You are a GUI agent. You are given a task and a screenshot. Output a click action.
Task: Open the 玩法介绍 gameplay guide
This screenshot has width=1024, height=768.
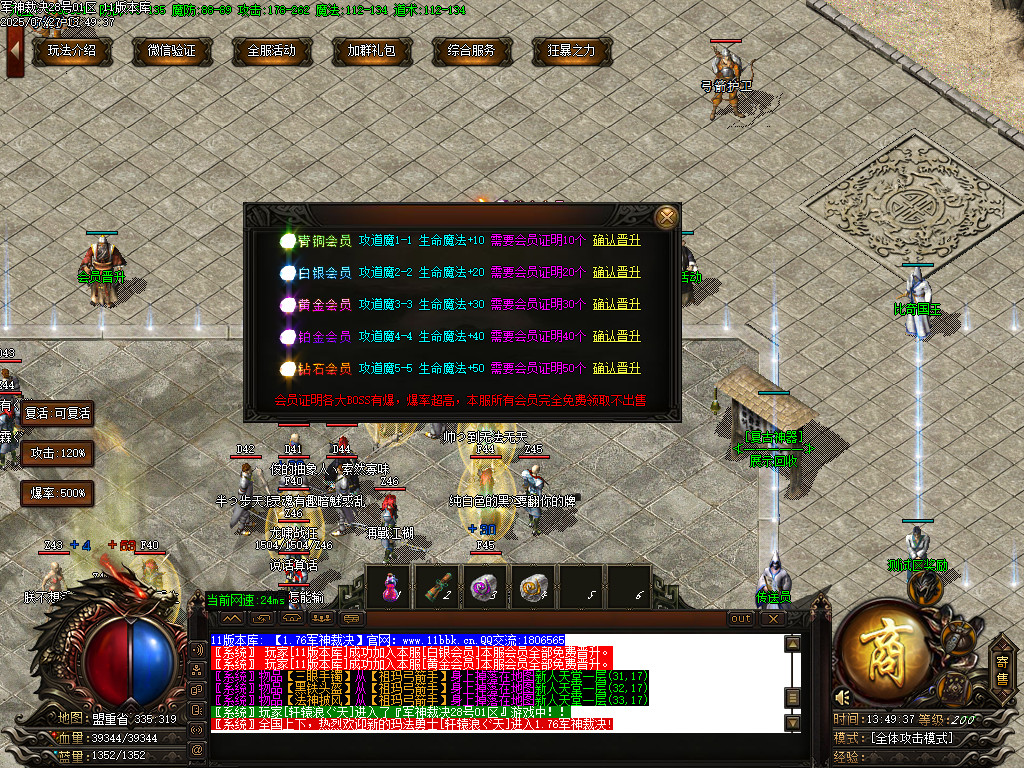(x=72, y=50)
